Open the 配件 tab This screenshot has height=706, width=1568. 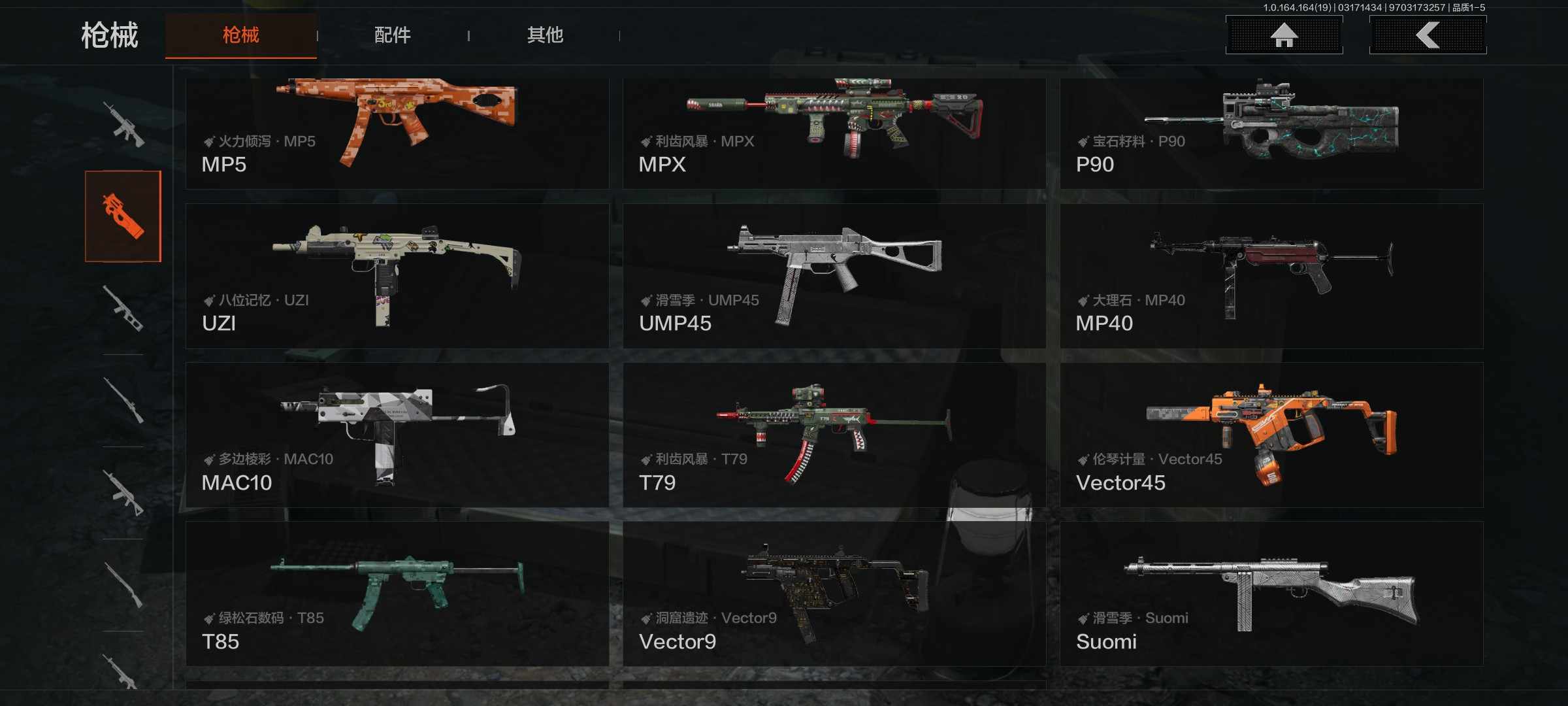pyautogui.click(x=392, y=35)
